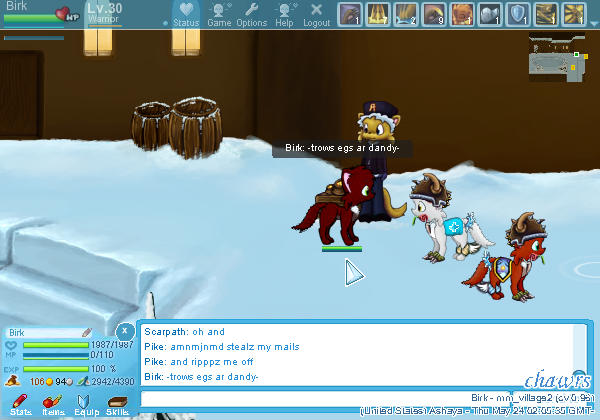Click the pencil icon beside Birk's name
Viewport: 600px width, 420px height.
[86, 332]
